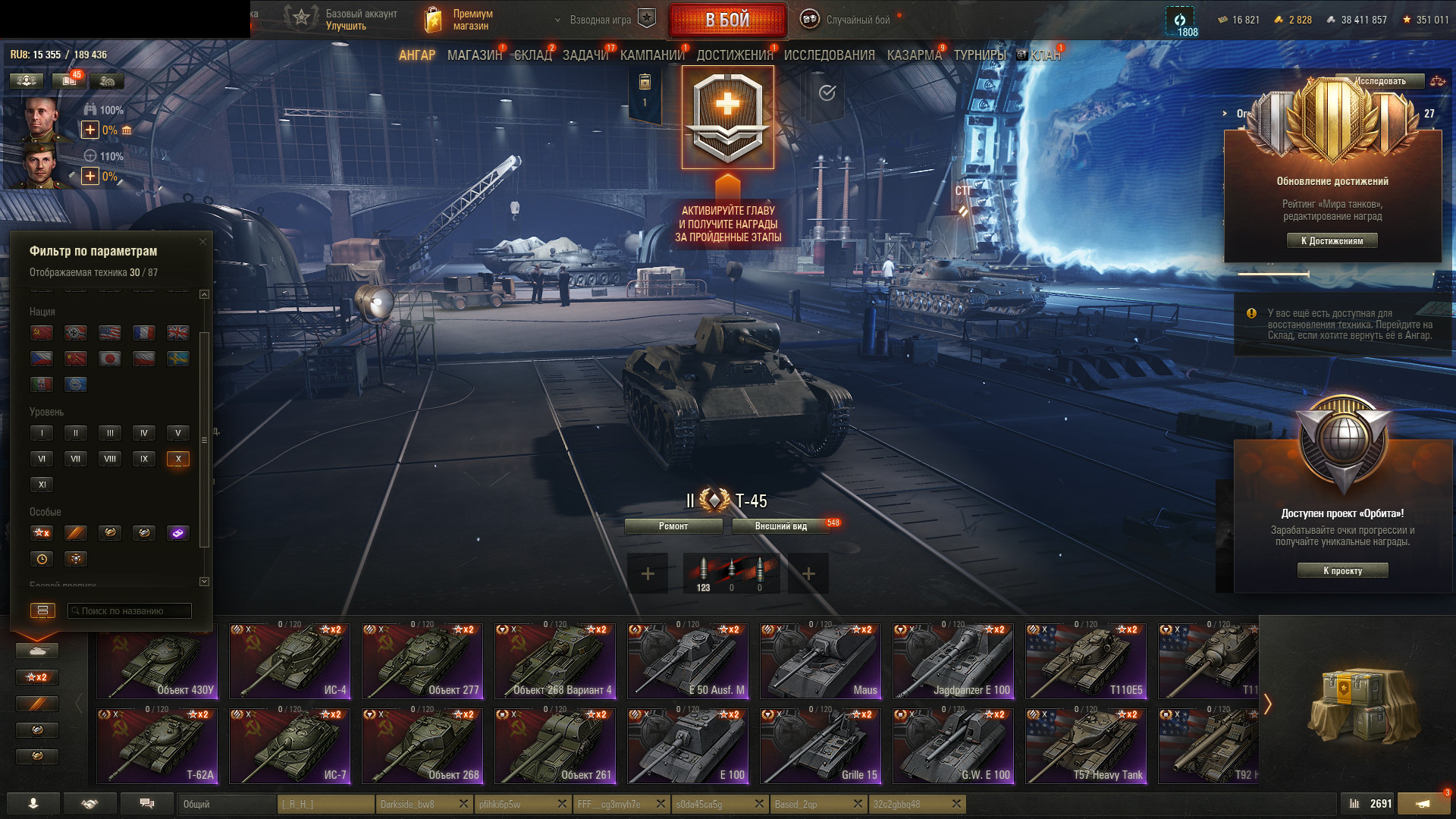The width and height of the screenshot is (1456, 819).
Task: Click the Ремонт repair button
Action: (x=673, y=526)
